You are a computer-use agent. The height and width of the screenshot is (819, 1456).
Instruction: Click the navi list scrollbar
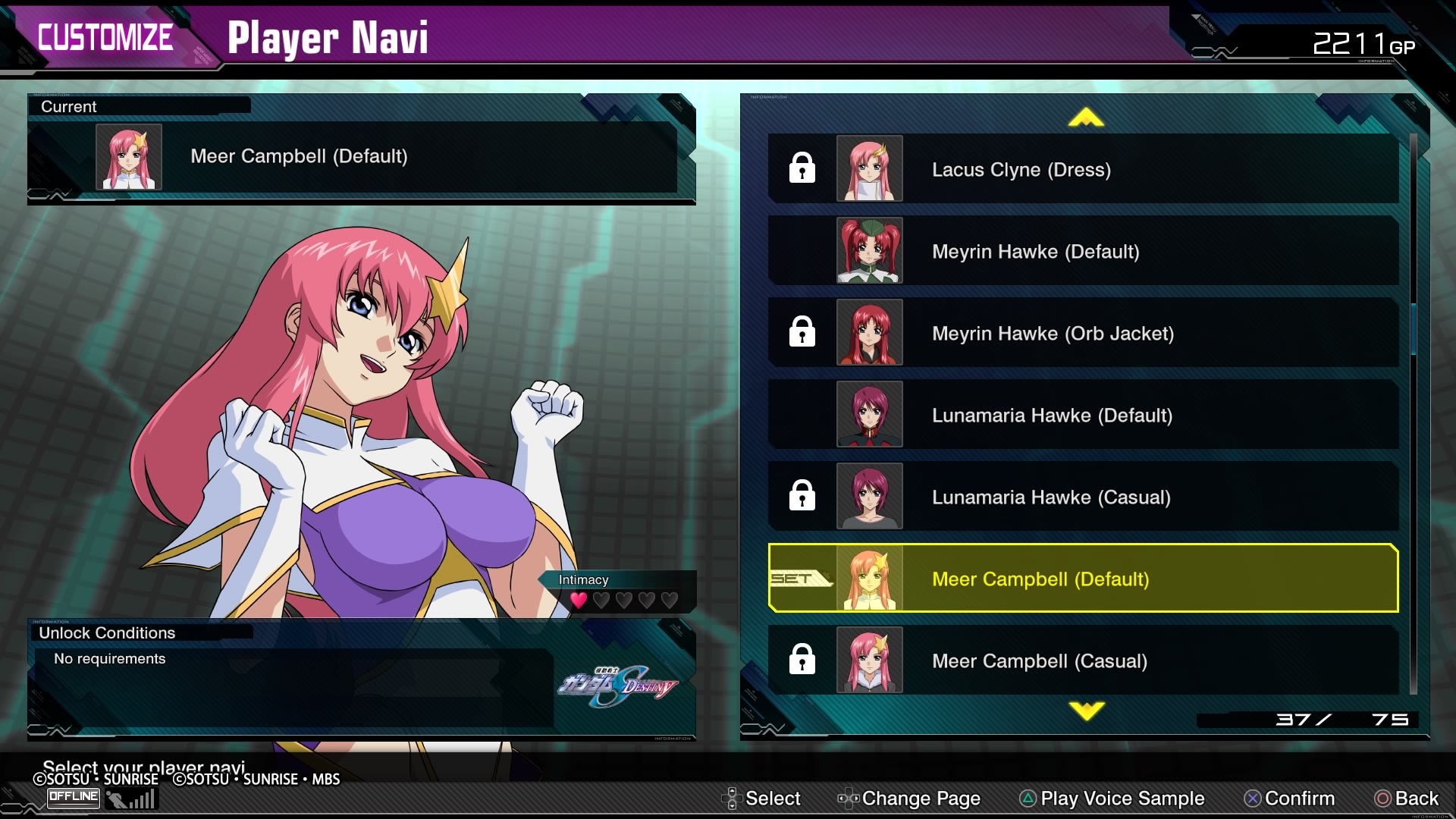pos(1413,329)
